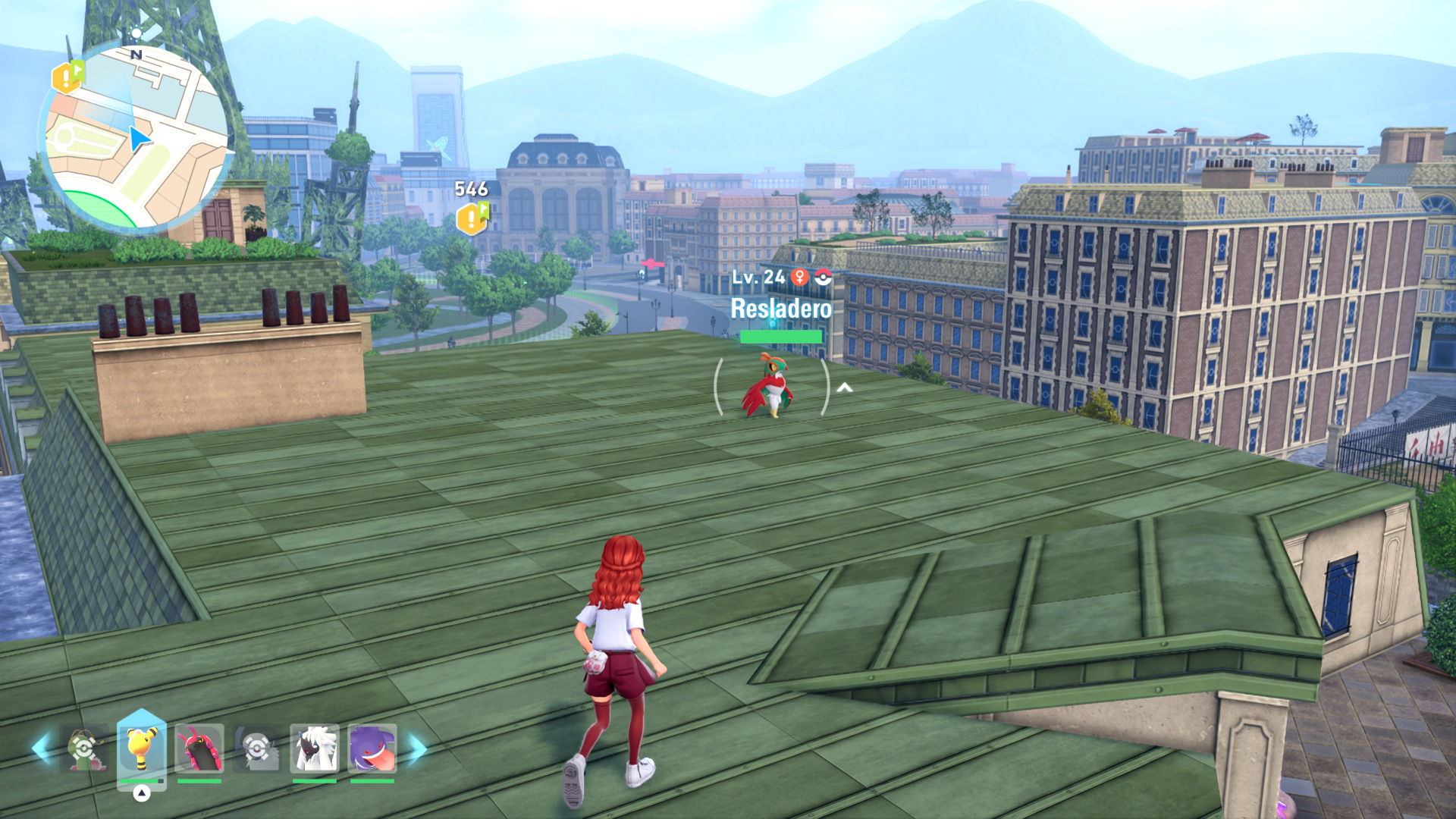The height and width of the screenshot is (819, 1456).
Task: Select the Ampharos party slot
Action: coord(142,748)
